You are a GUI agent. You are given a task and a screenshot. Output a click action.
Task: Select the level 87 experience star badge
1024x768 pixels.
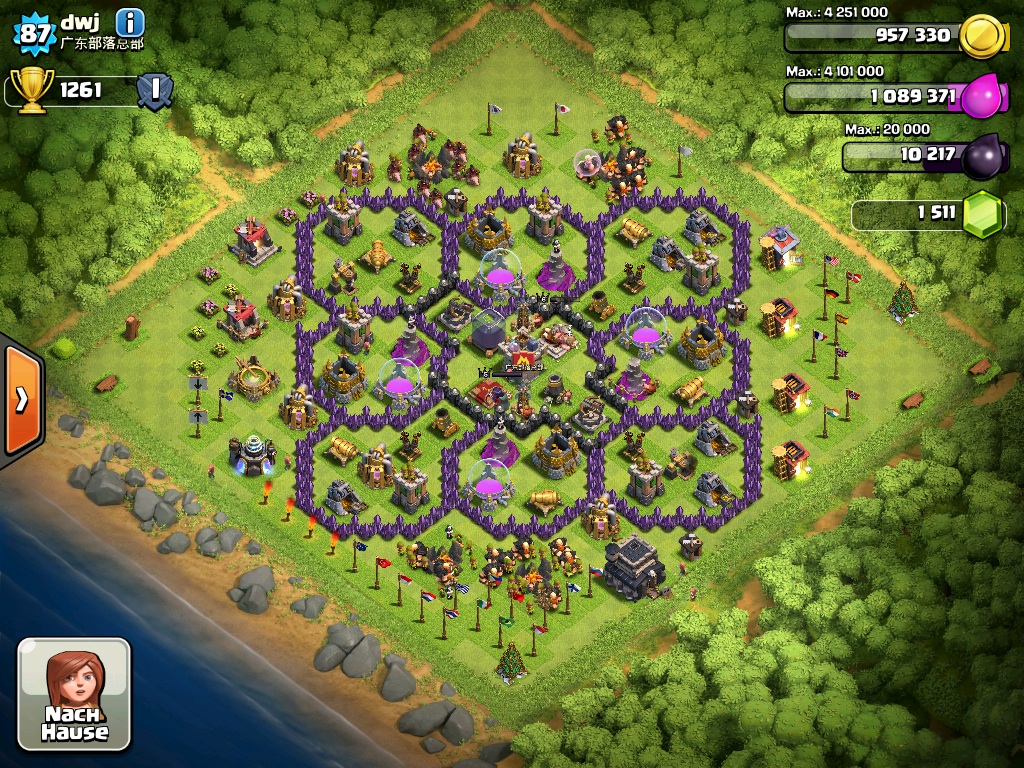coord(34,32)
